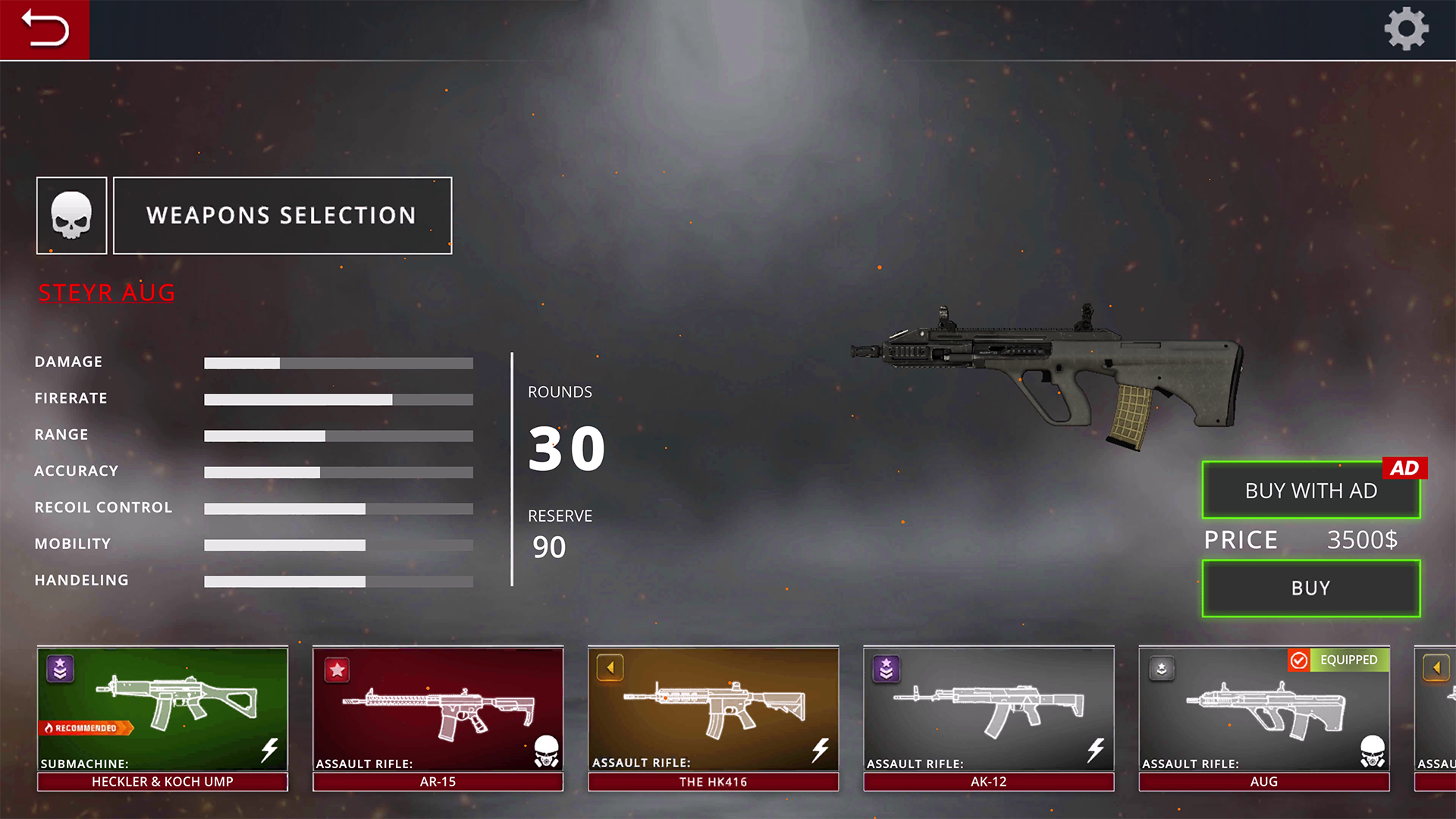The height and width of the screenshot is (819, 1456).
Task: Pick the HK416 assault rifle card
Action: coord(713,718)
